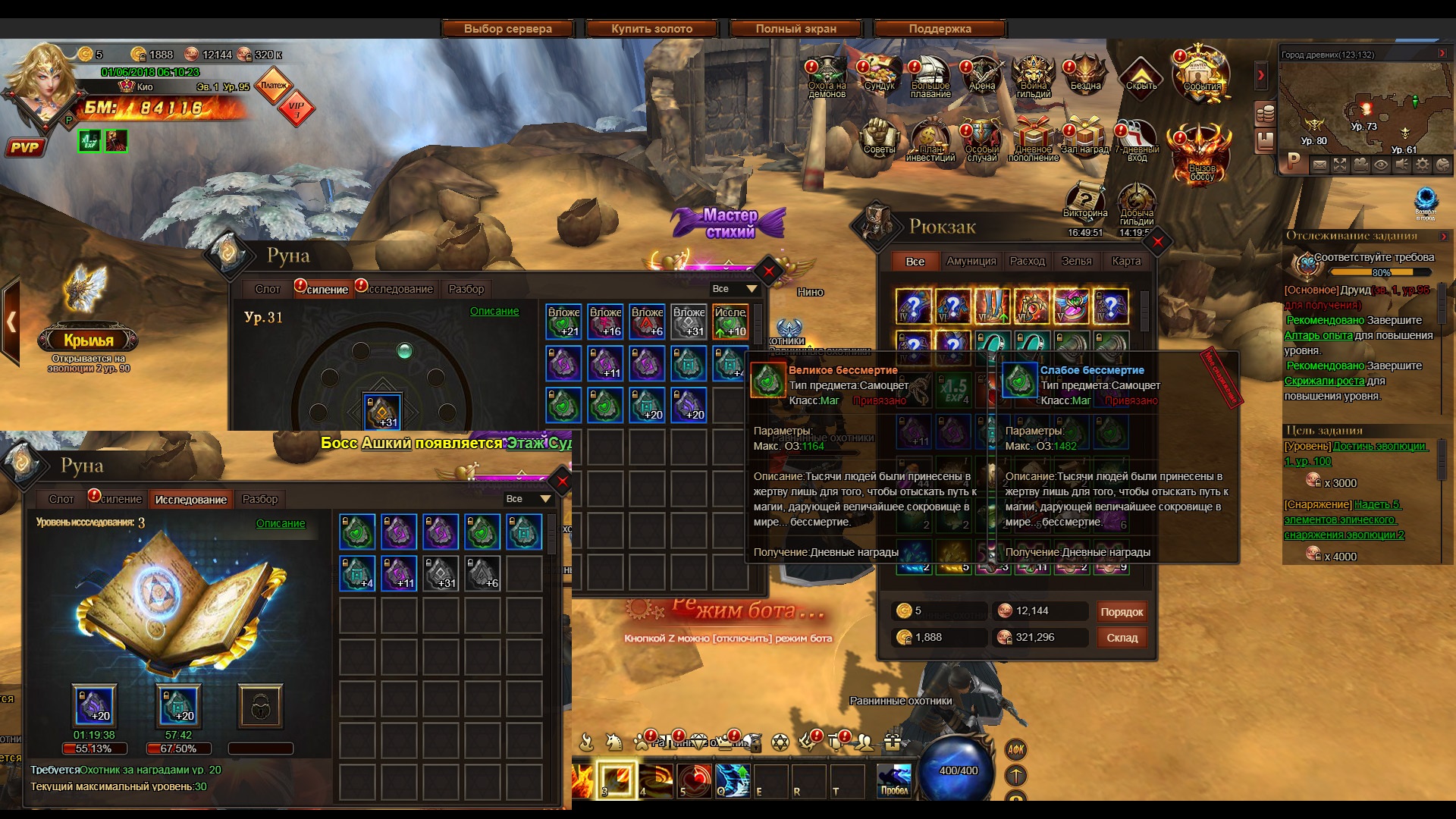1456x819 pixels.
Task: Switch to the "Амуниция" backpack tab
Action: pos(971,261)
